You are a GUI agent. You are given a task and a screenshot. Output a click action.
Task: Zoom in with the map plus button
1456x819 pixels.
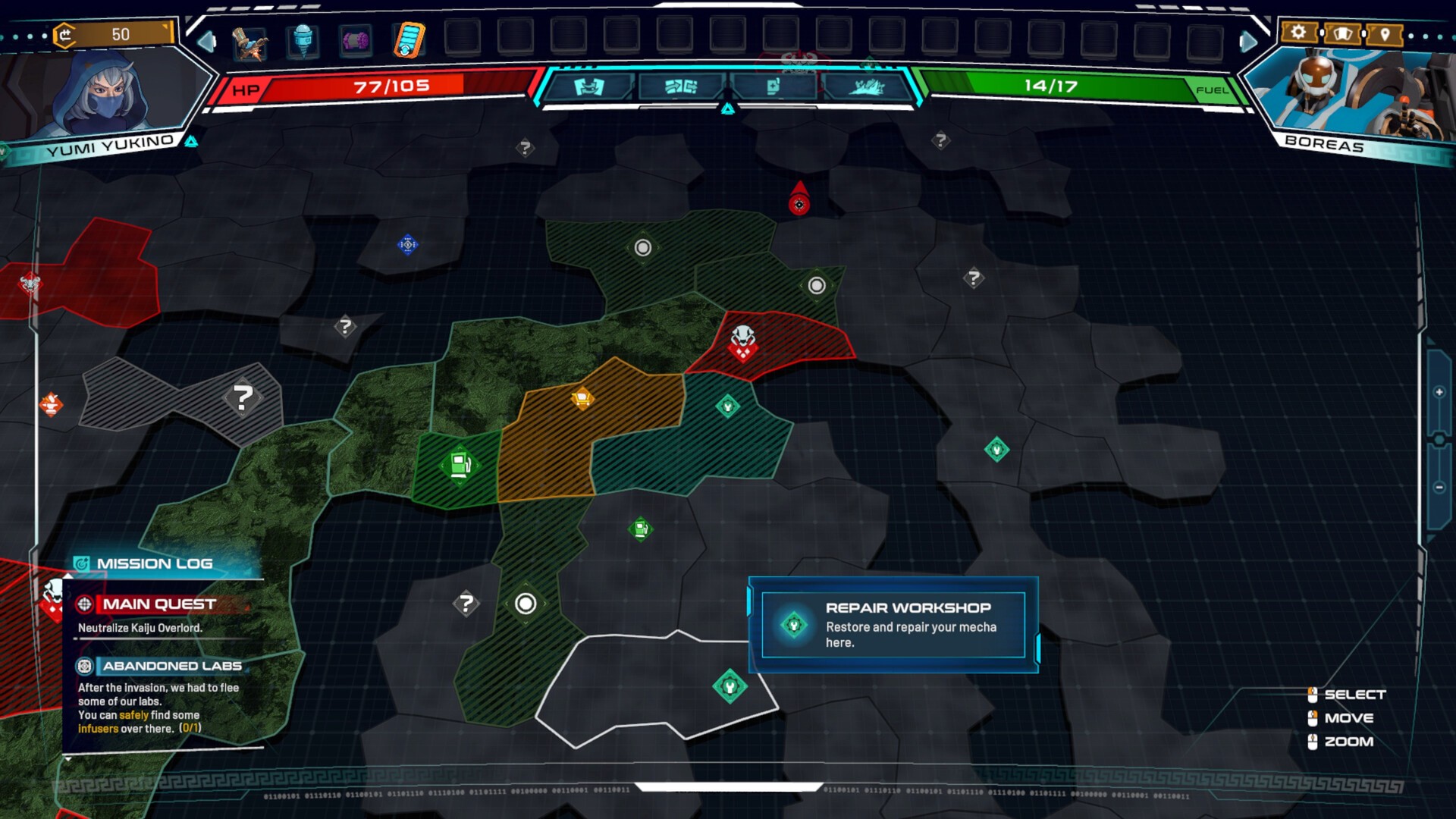click(x=1439, y=392)
